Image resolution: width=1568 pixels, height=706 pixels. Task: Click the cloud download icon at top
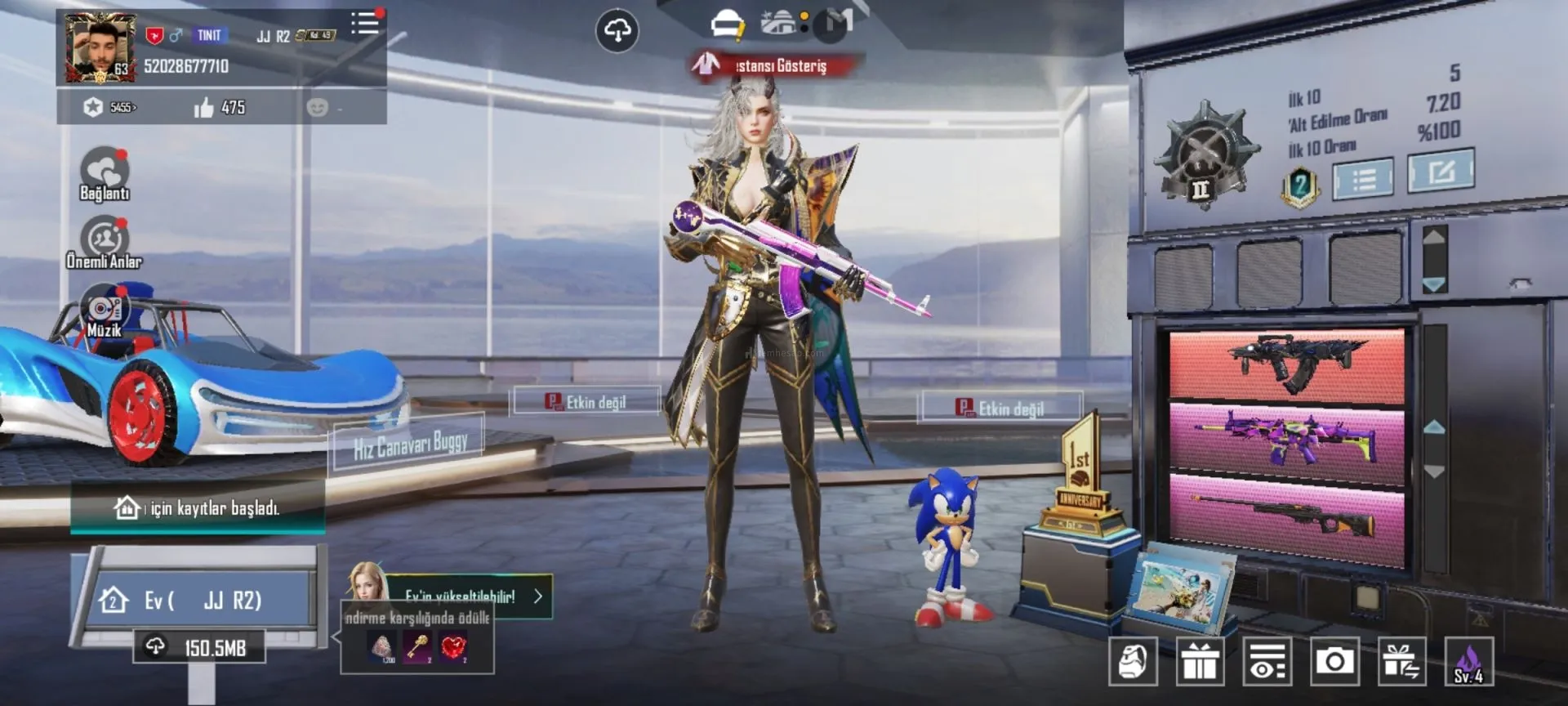point(617,31)
